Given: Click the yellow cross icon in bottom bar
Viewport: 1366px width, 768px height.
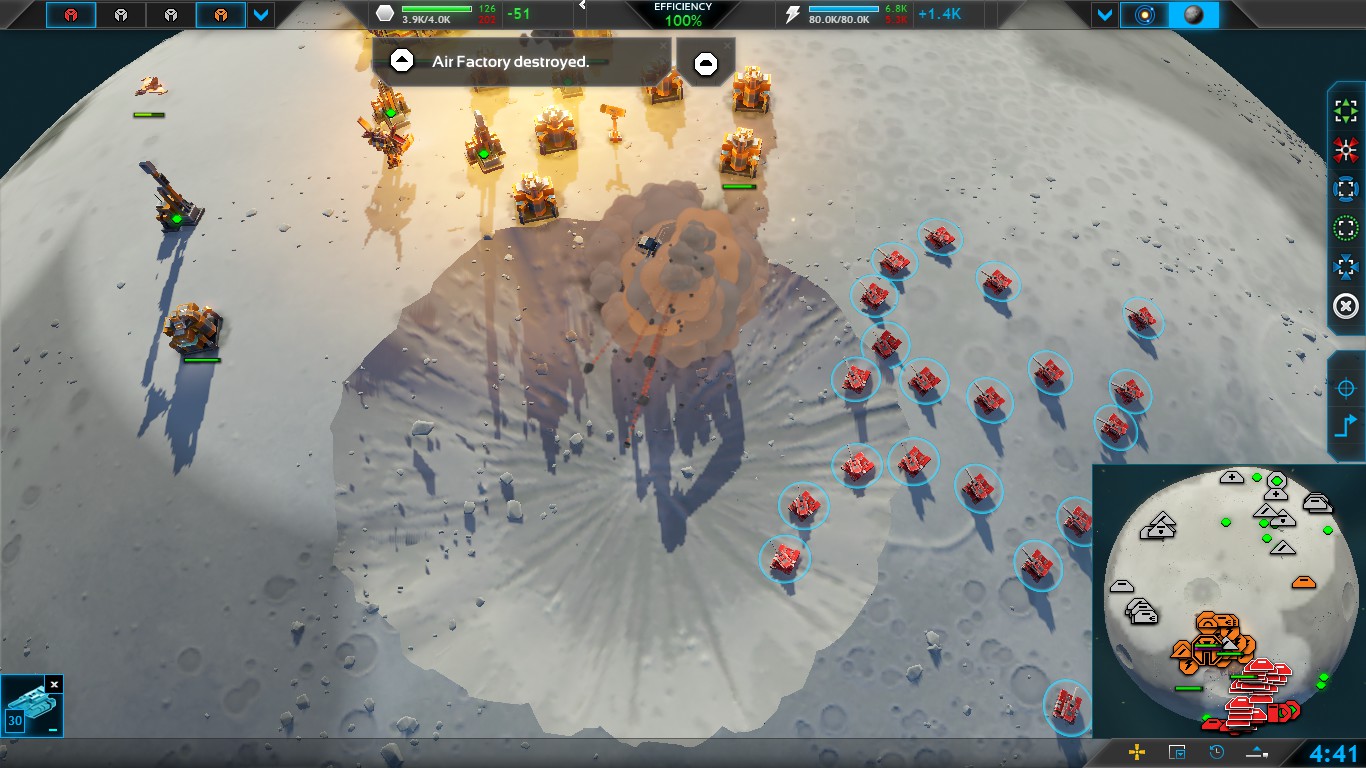Looking at the screenshot, I should coord(1137,752).
